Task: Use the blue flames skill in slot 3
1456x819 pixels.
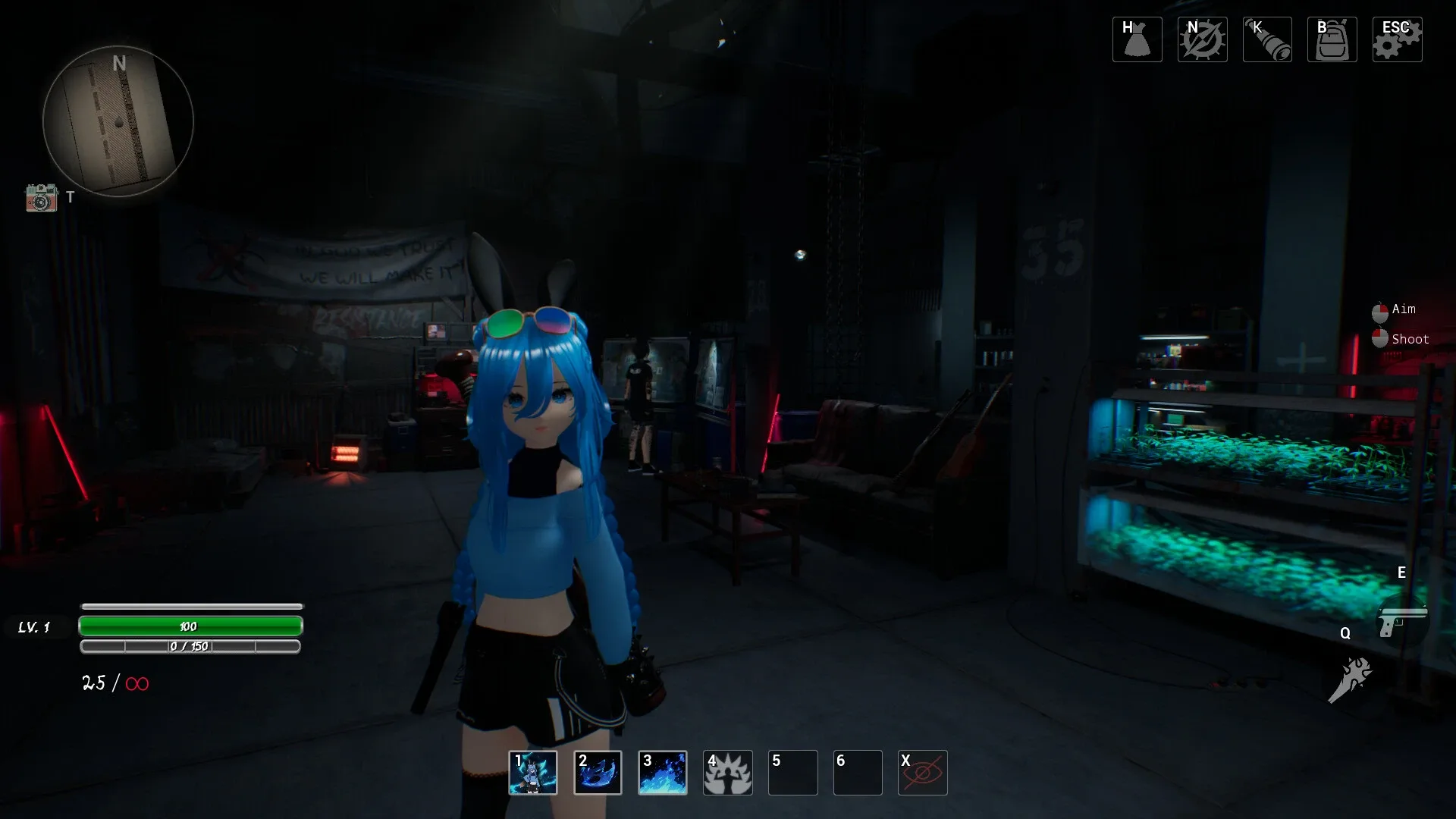Action: [663, 773]
